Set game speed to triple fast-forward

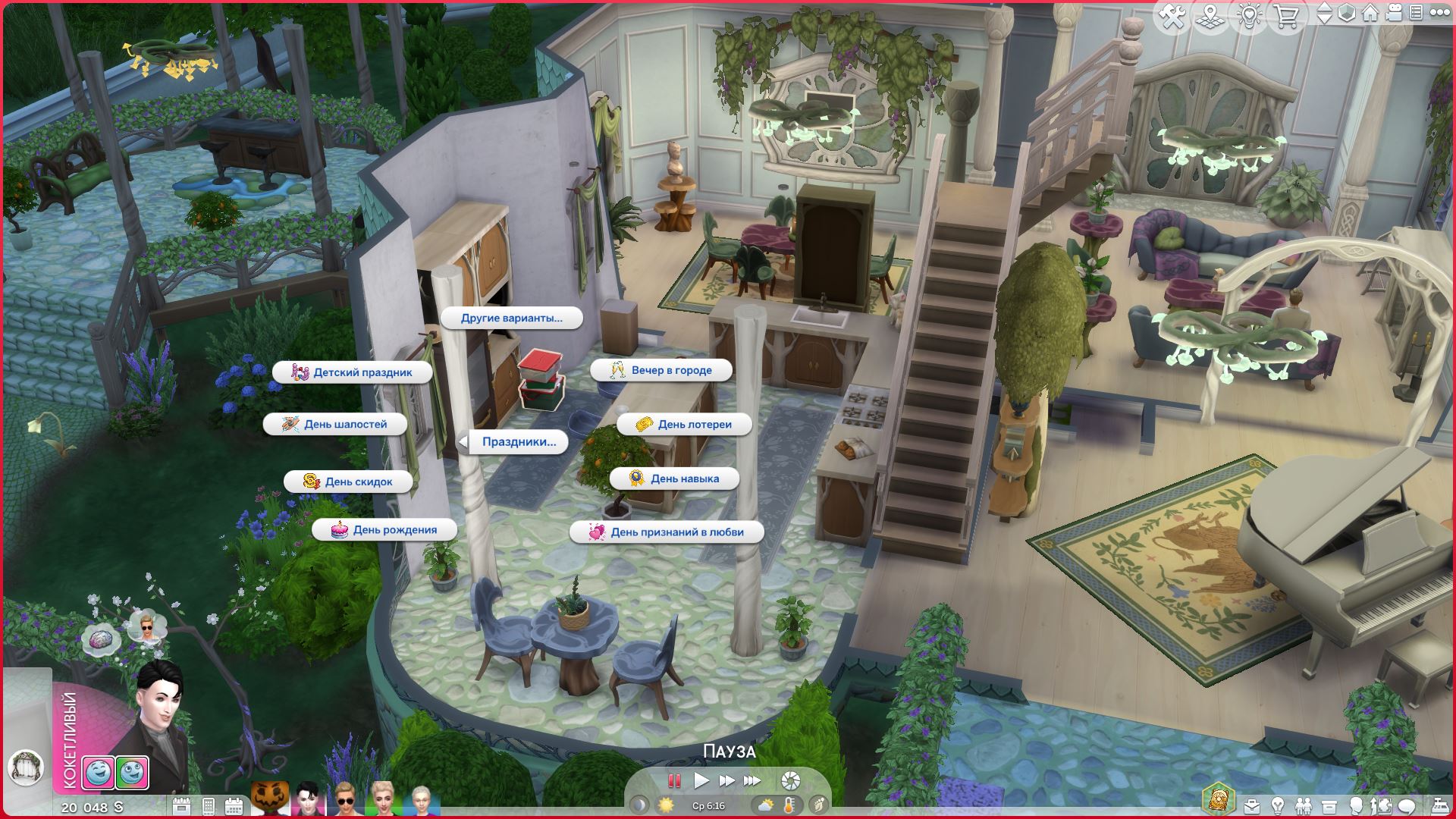pos(752,780)
